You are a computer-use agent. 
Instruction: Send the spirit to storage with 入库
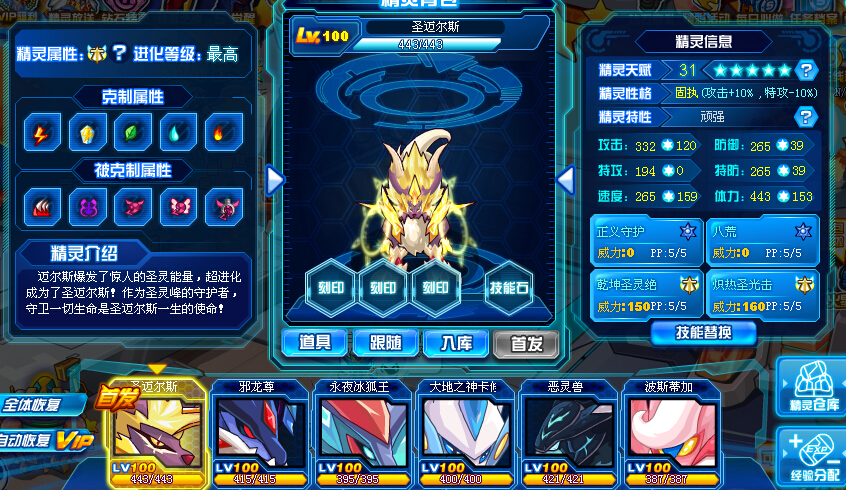454,343
